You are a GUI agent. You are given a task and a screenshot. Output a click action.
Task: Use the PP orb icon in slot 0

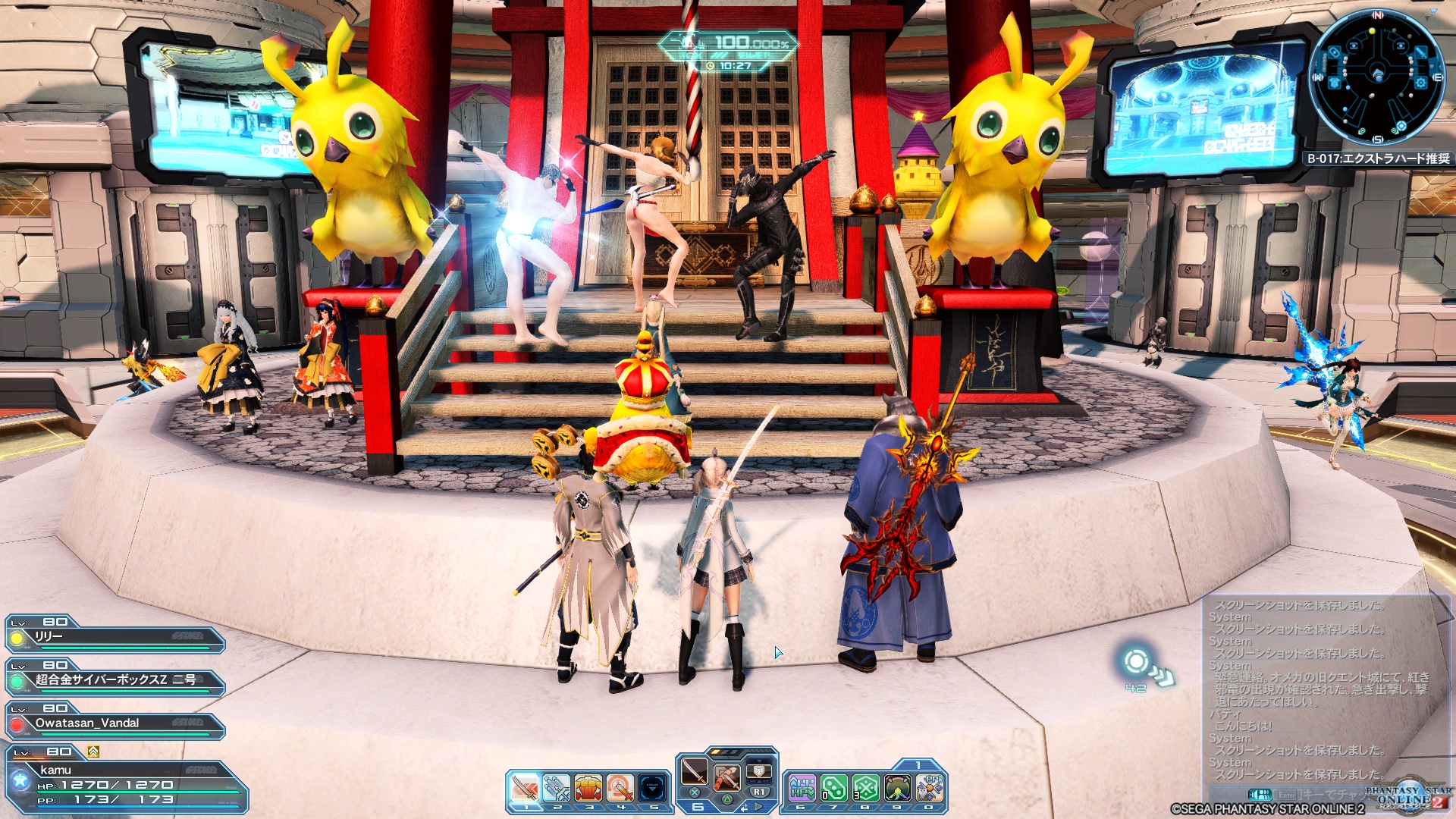click(930, 789)
